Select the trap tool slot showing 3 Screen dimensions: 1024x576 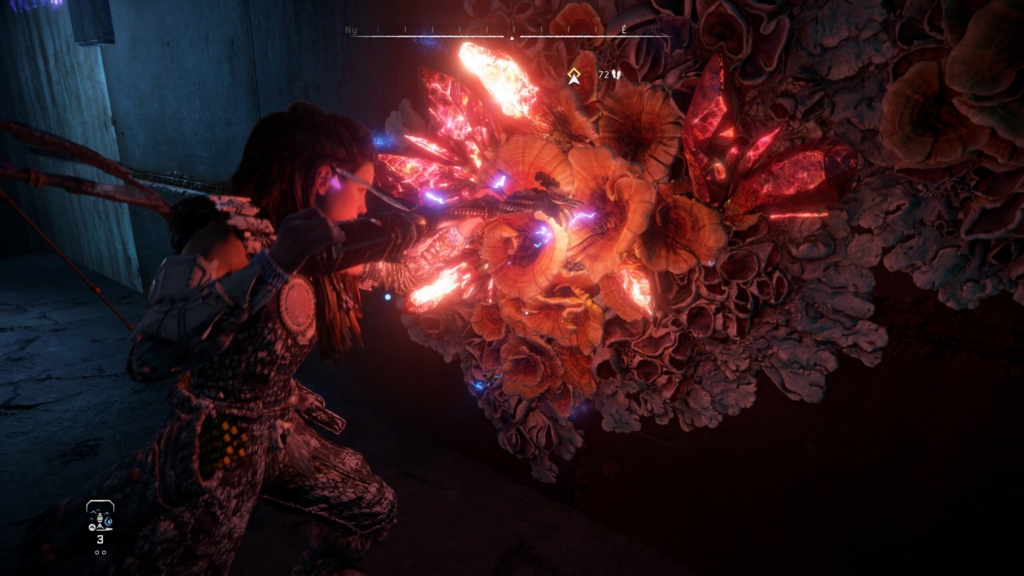(x=99, y=520)
